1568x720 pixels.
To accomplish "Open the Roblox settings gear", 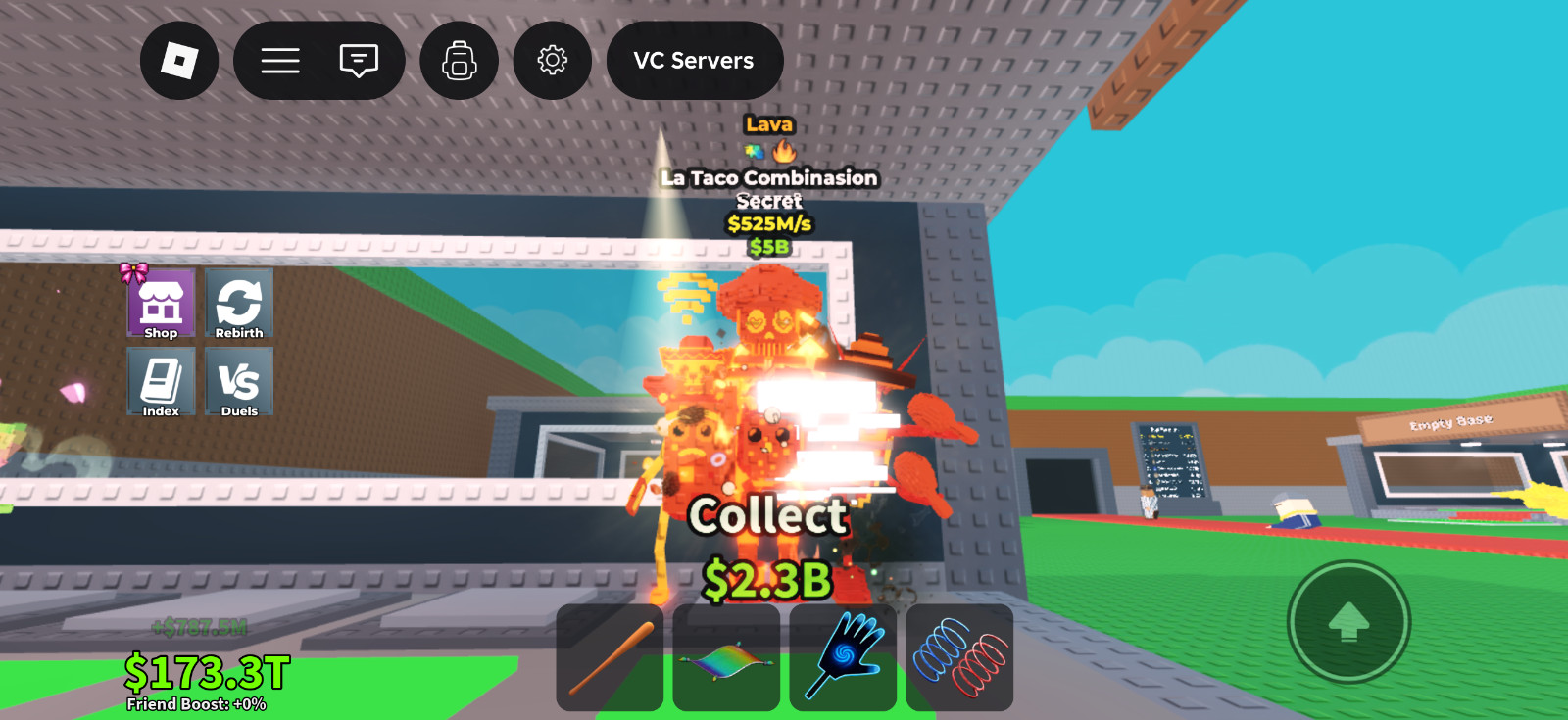I will coord(552,60).
